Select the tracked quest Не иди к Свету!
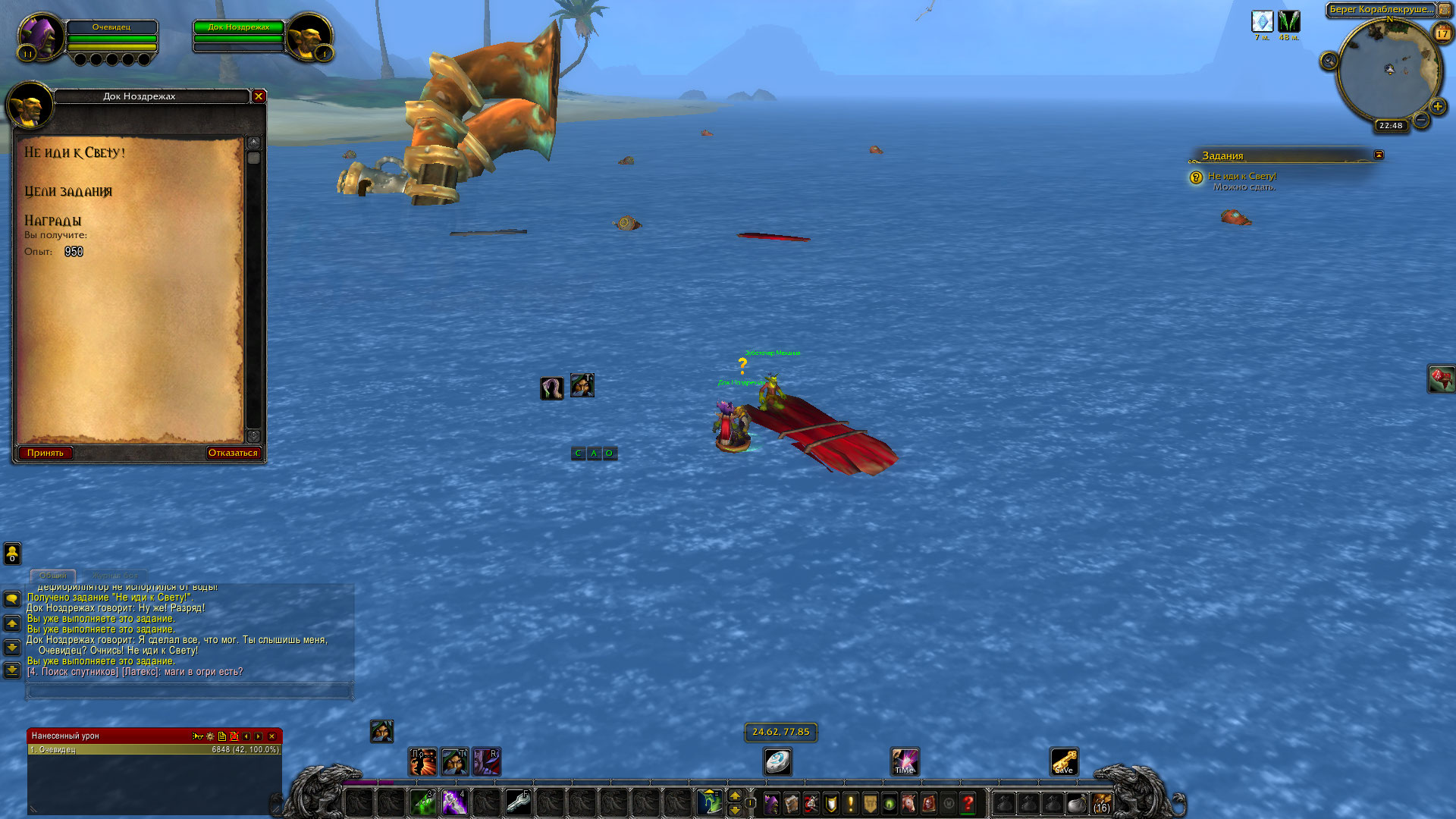The height and width of the screenshot is (819, 1456). [1241, 176]
